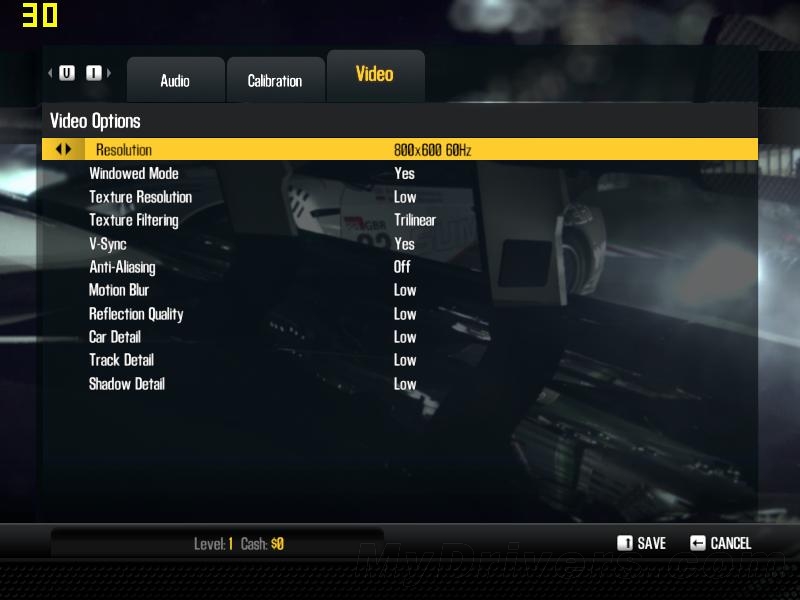Click the Resolution row's left-right arrows
The height and width of the screenshot is (600, 800).
(64, 150)
